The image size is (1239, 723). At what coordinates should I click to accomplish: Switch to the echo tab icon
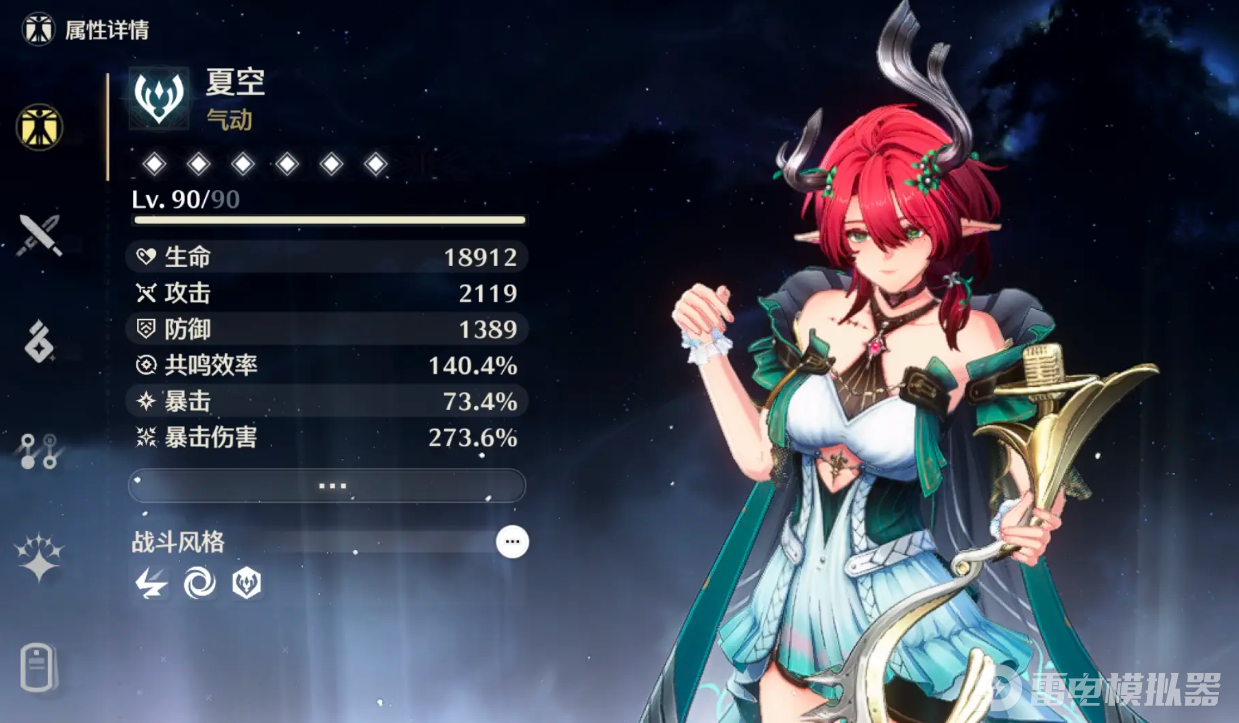pos(40,341)
